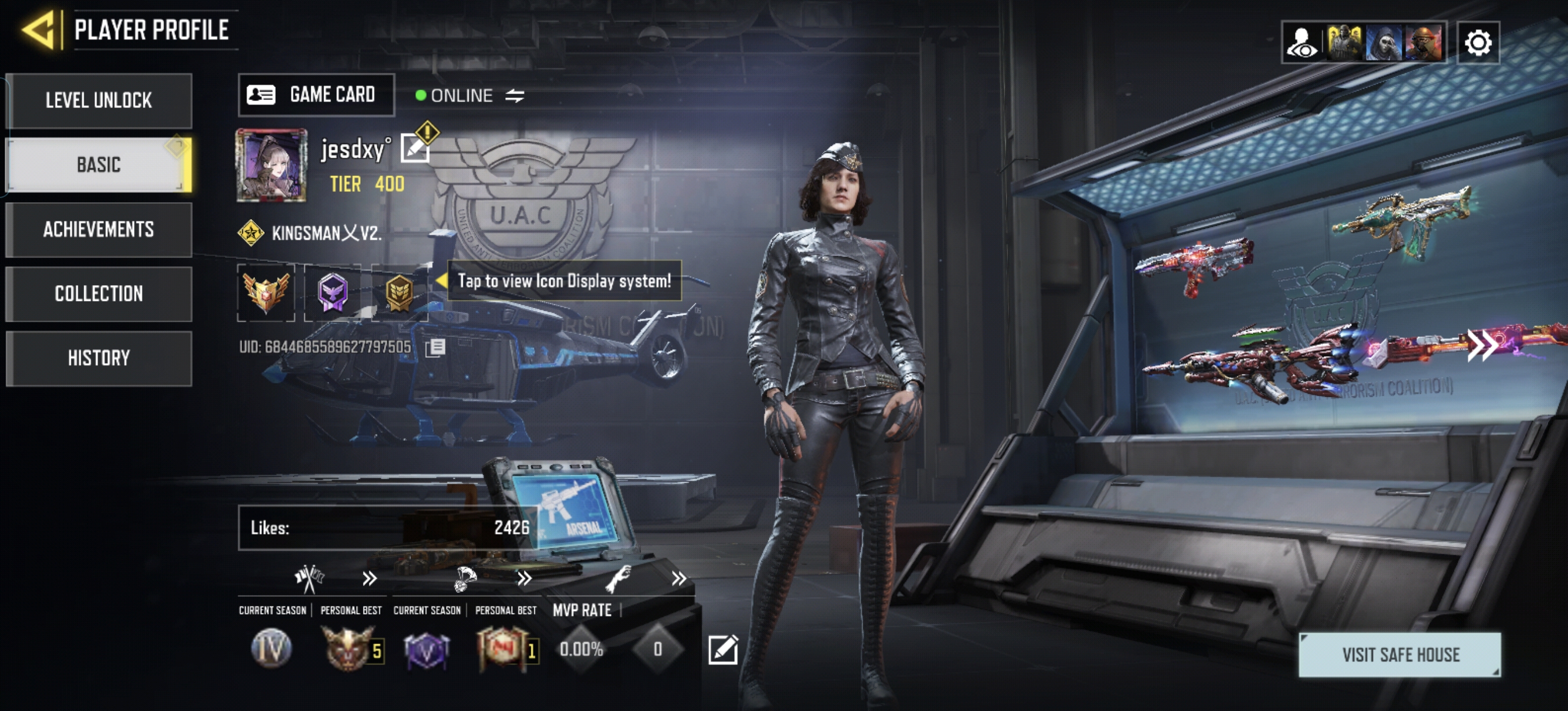The image size is (1568, 711).
Task: Toggle the Online status switcher
Action: click(515, 96)
